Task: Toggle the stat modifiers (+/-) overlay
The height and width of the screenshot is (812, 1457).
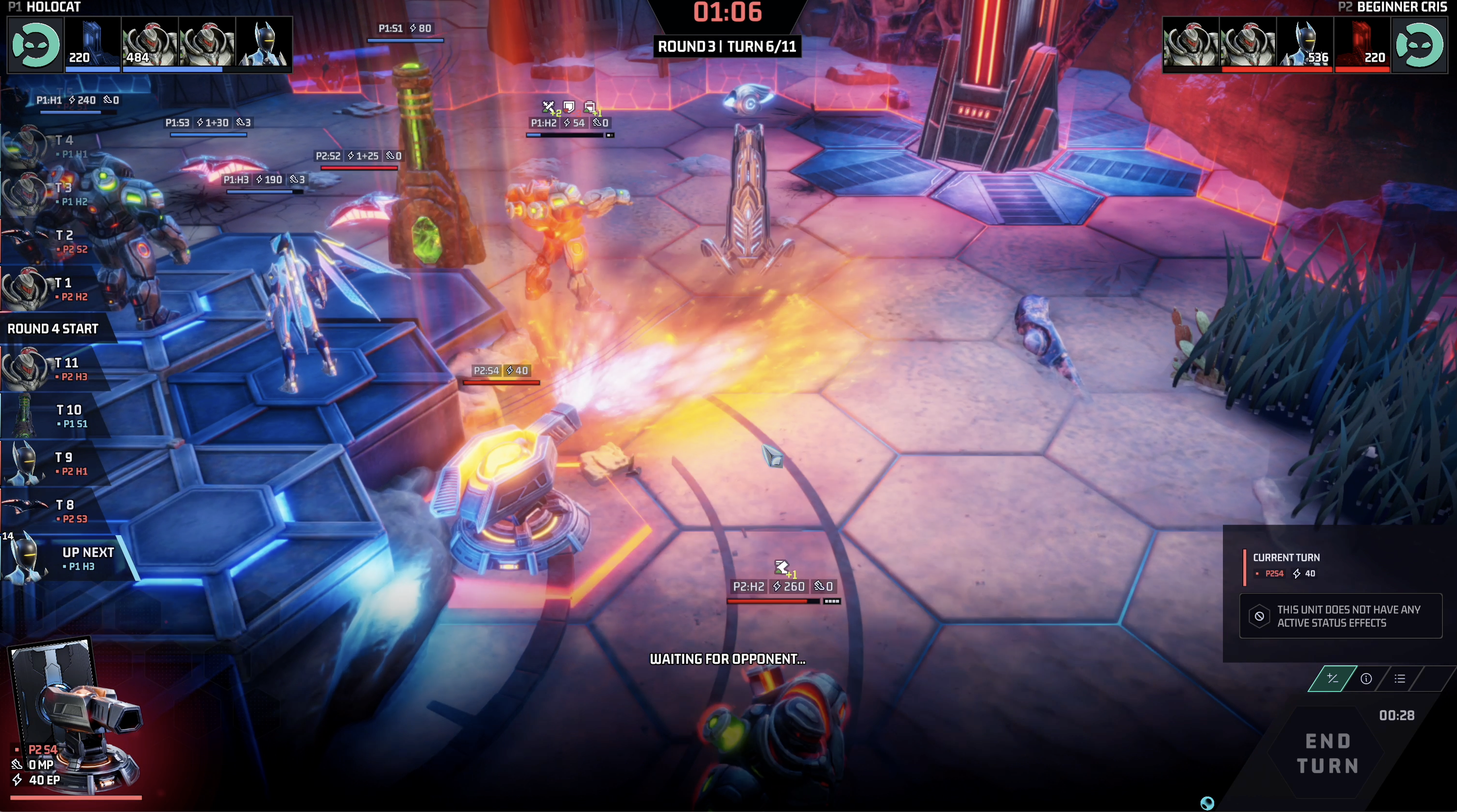Action: [1333, 678]
